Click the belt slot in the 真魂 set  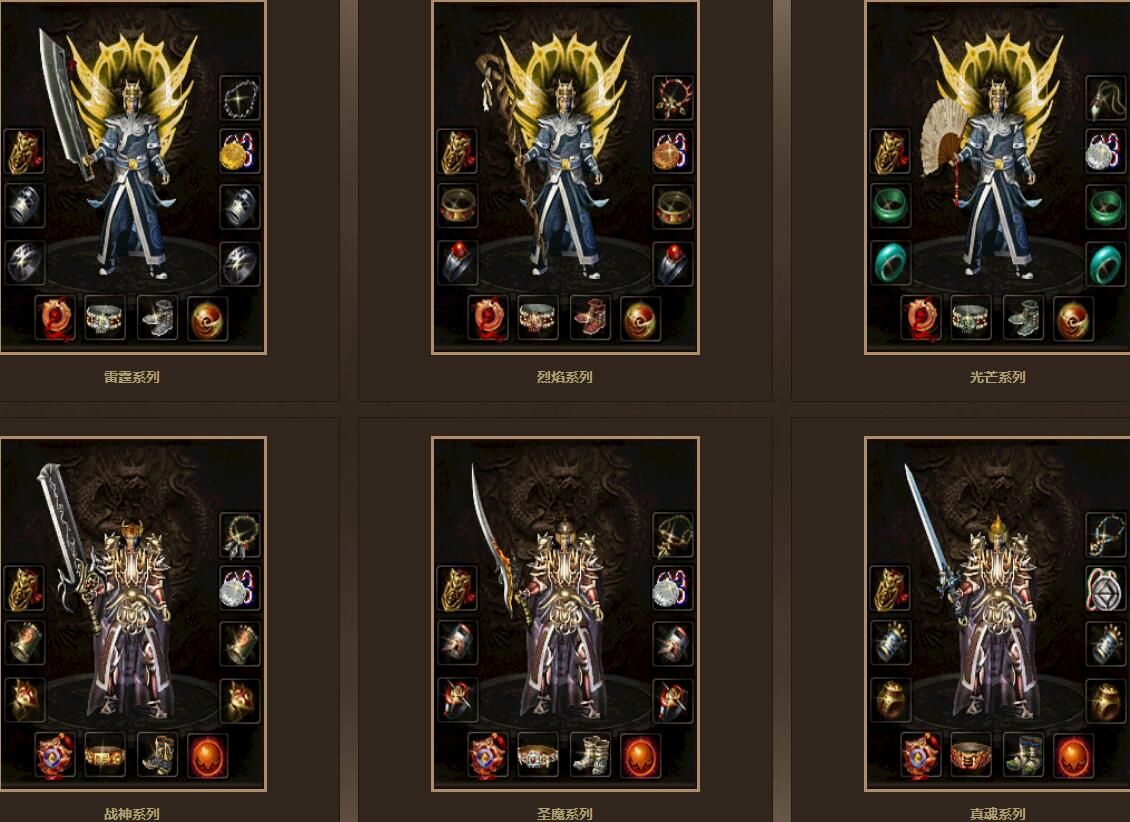(x=971, y=755)
